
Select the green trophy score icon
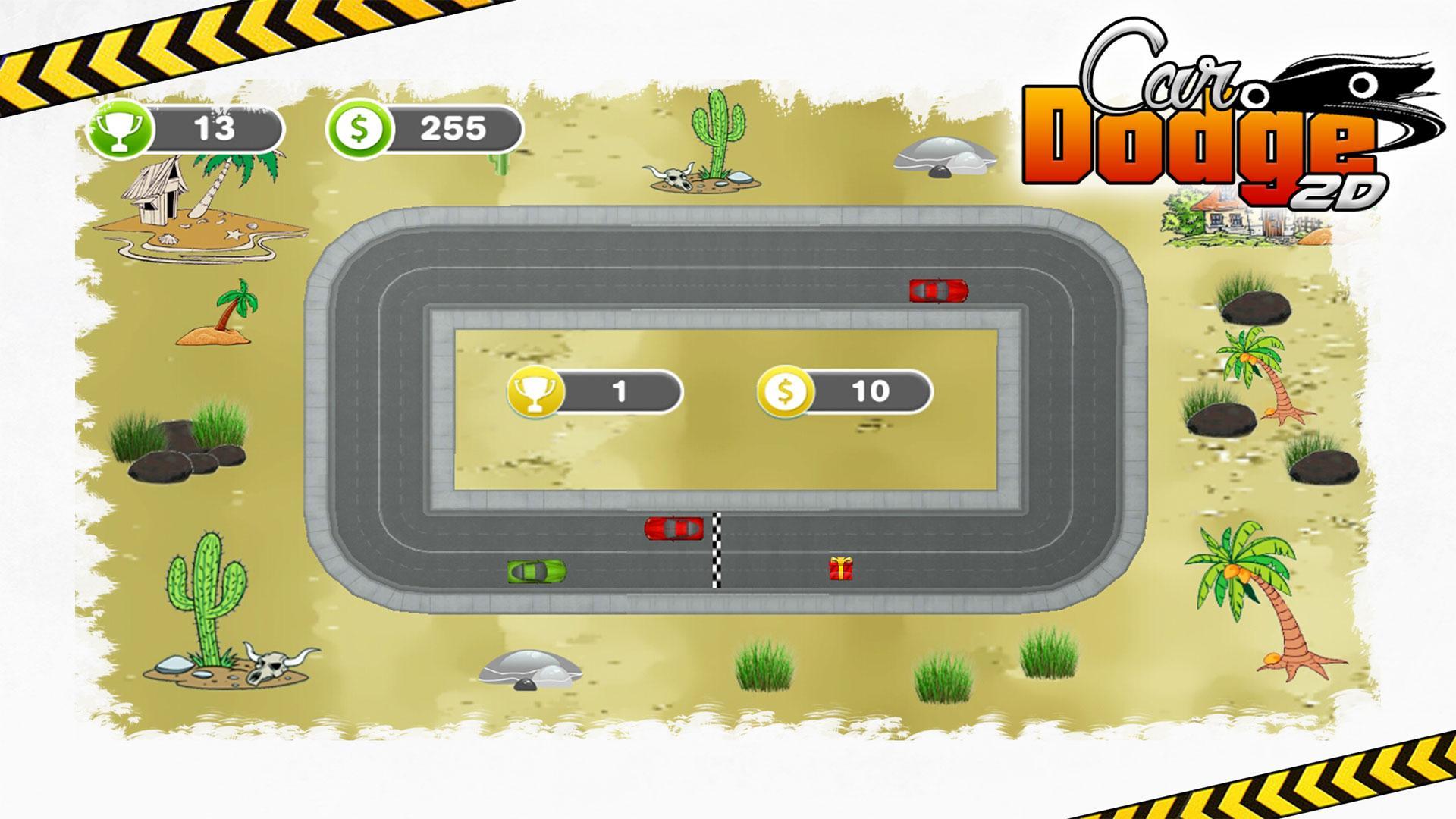point(123,129)
